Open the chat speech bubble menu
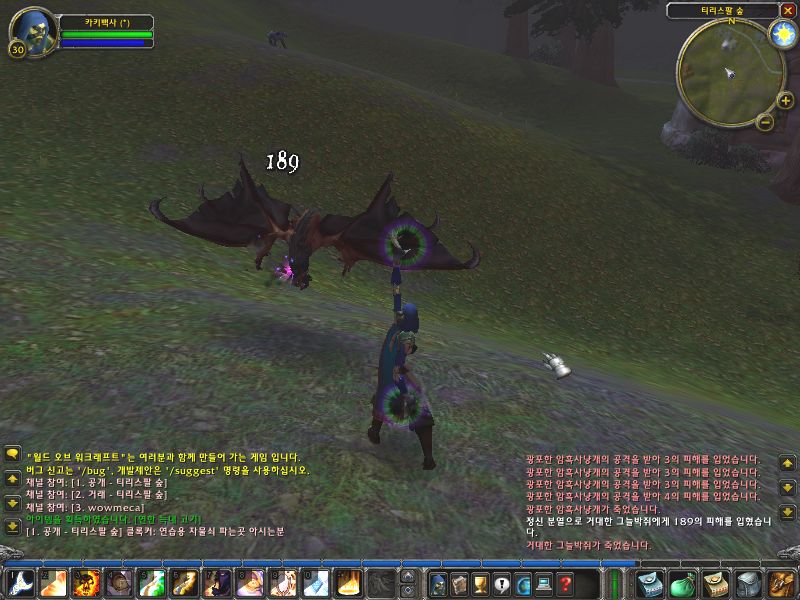 tap(13, 454)
